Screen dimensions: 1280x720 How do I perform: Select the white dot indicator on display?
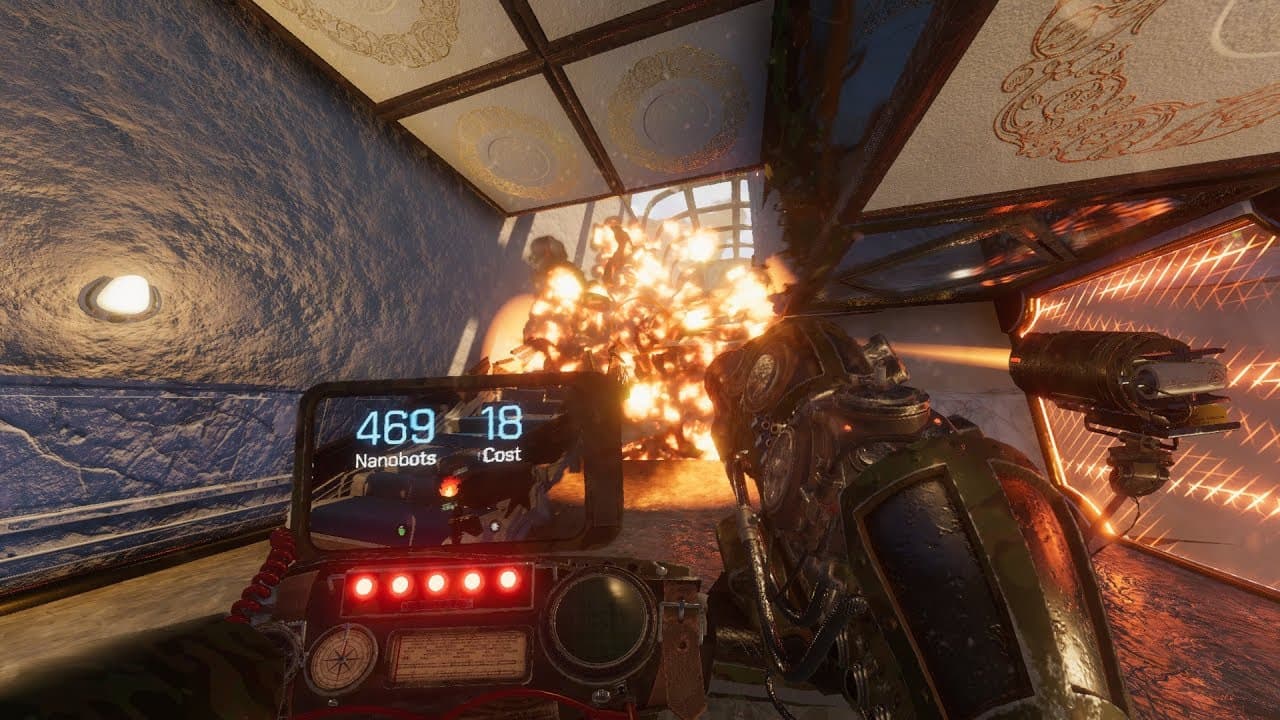click(x=494, y=526)
